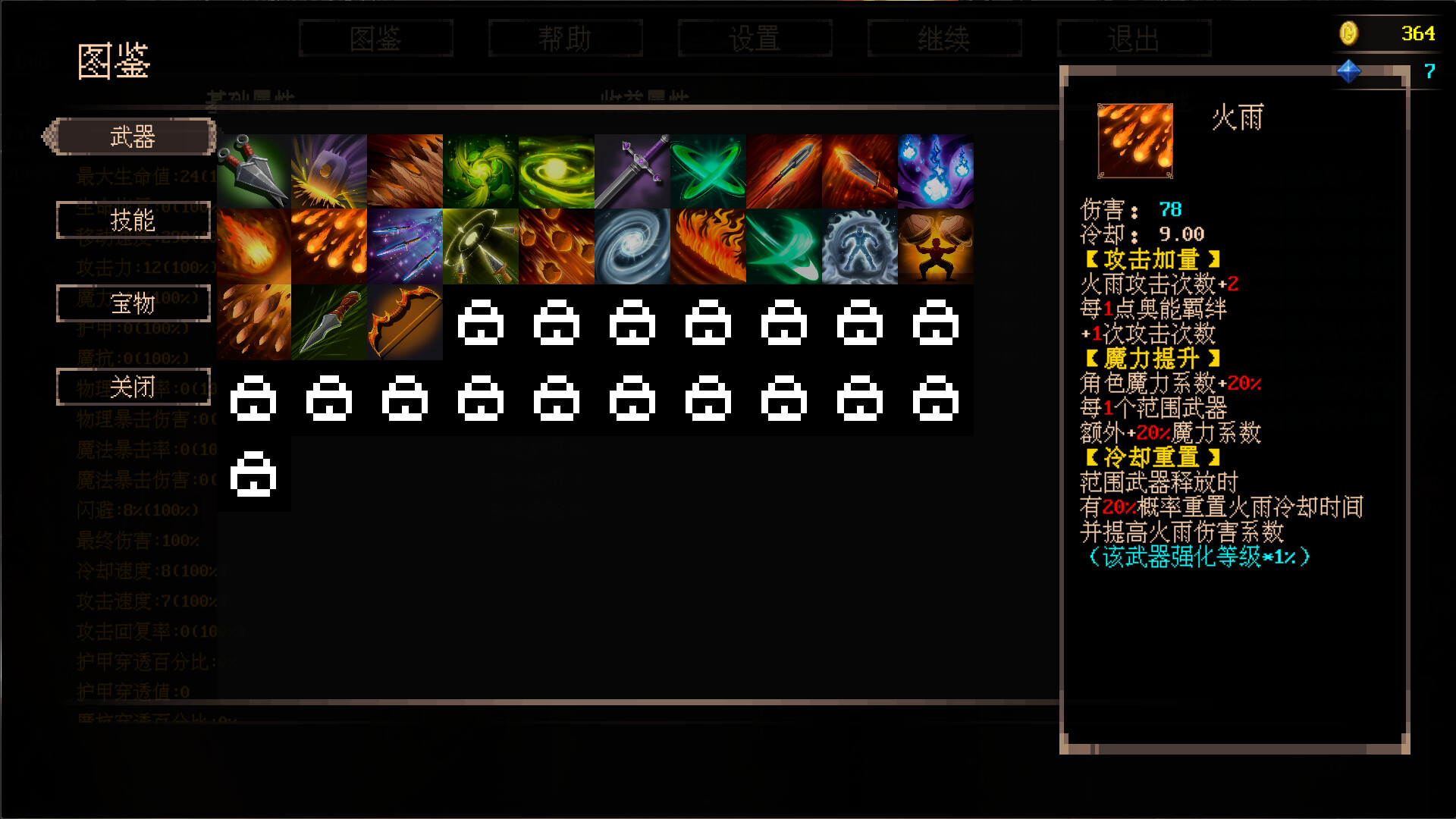
Task: Select the kunai throwing knife weapon icon
Action: (253, 169)
